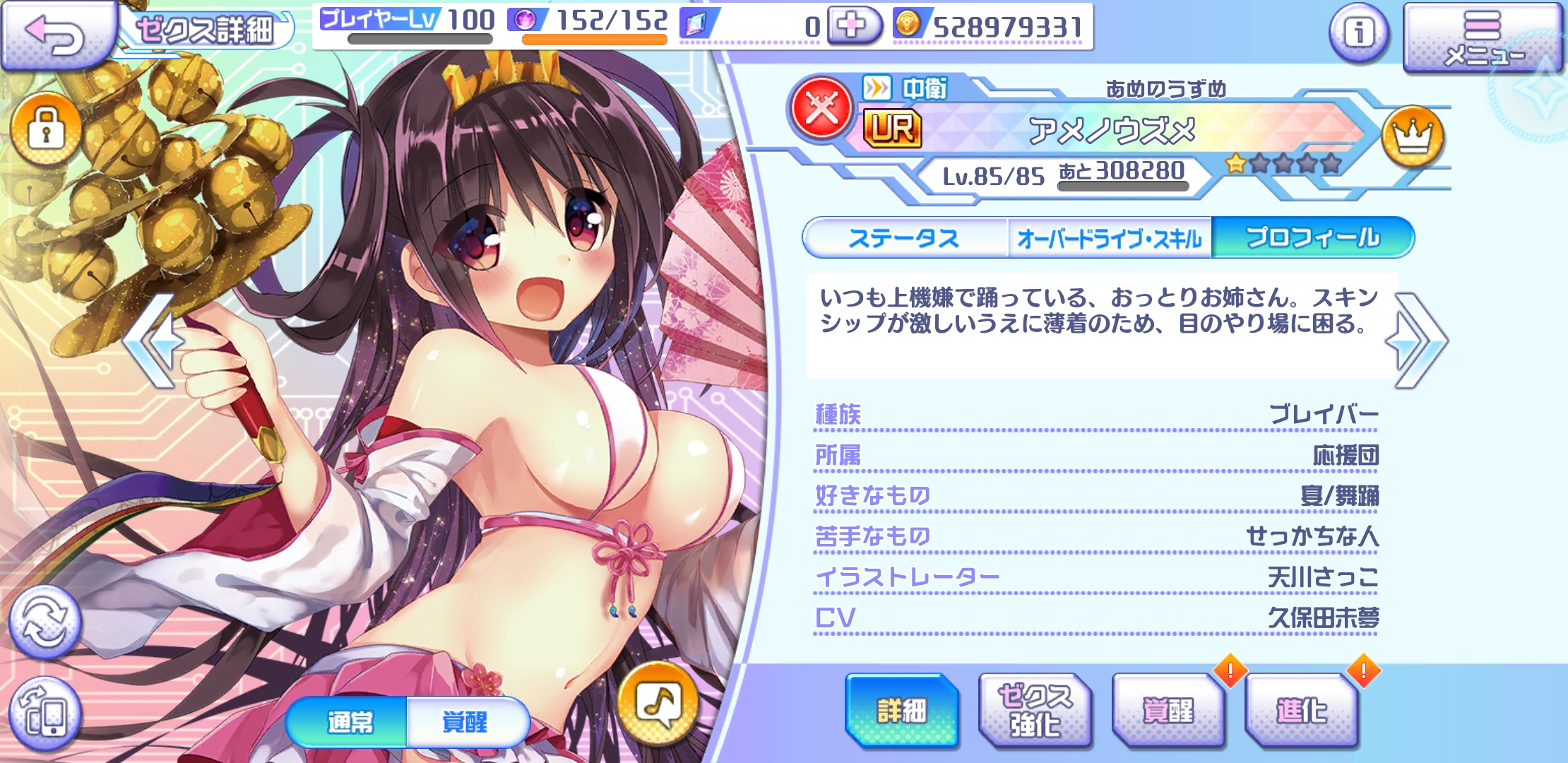
Task: Go back using the return arrow button
Action: 57,34
